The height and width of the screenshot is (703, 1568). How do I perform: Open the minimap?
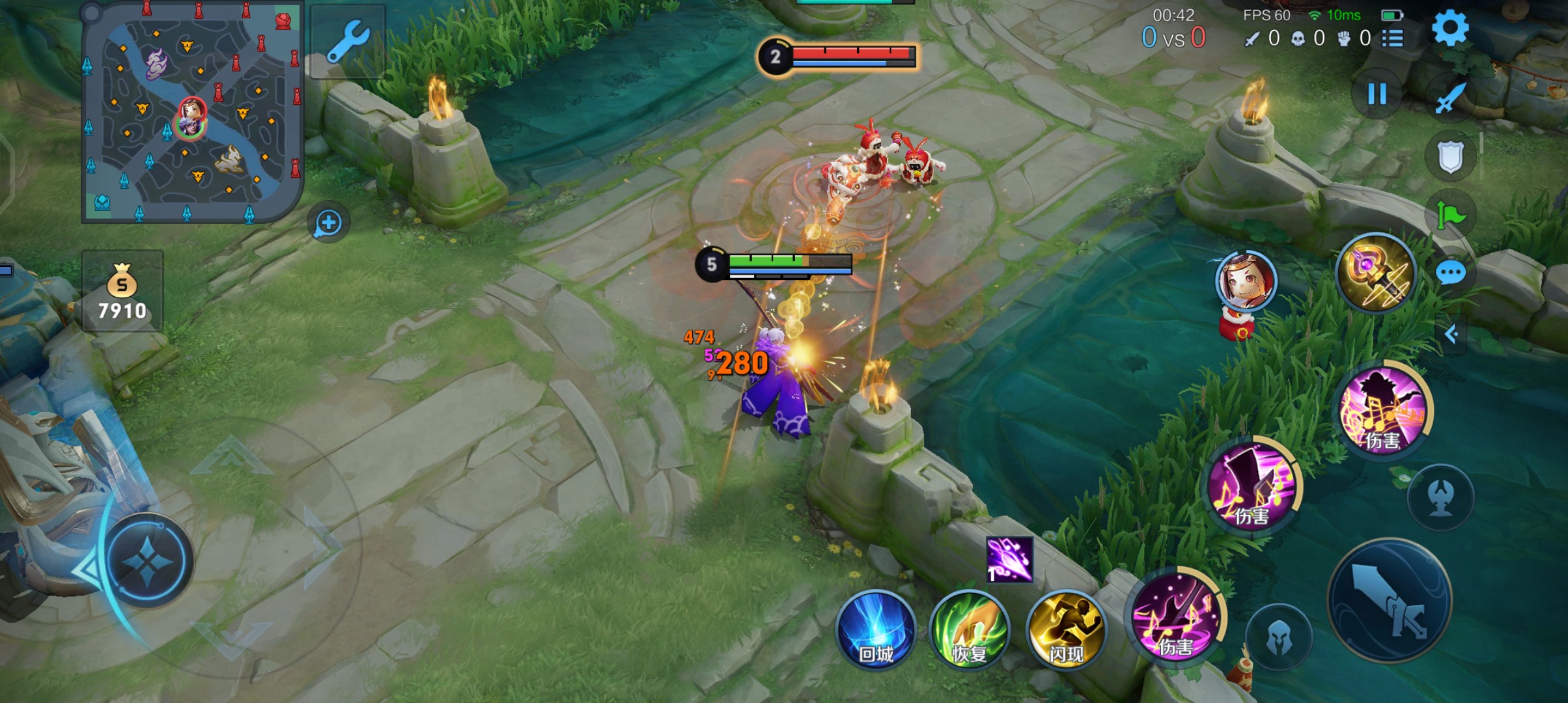point(192,112)
